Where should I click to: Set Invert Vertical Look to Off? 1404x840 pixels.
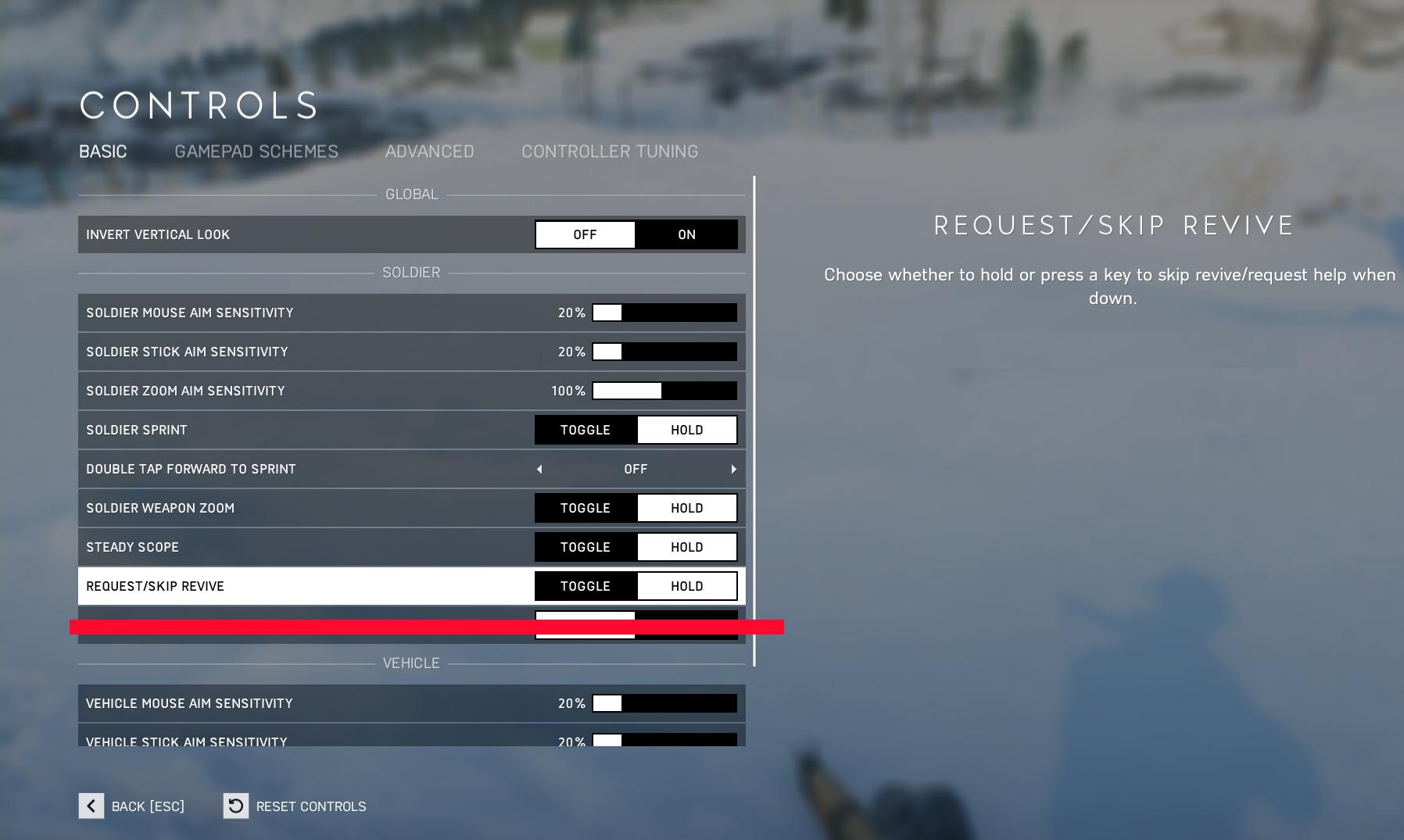(x=585, y=234)
